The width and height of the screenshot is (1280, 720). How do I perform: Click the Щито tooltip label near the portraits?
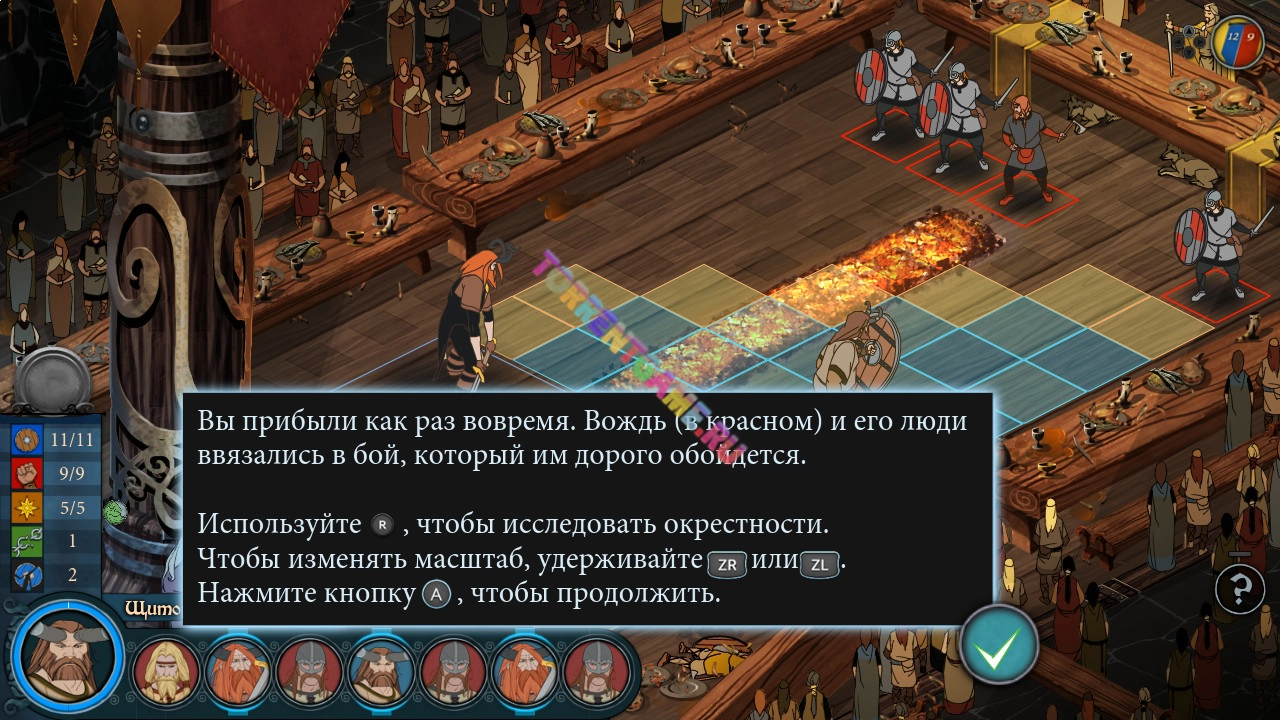pyautogui.click(x=150, y=606)
